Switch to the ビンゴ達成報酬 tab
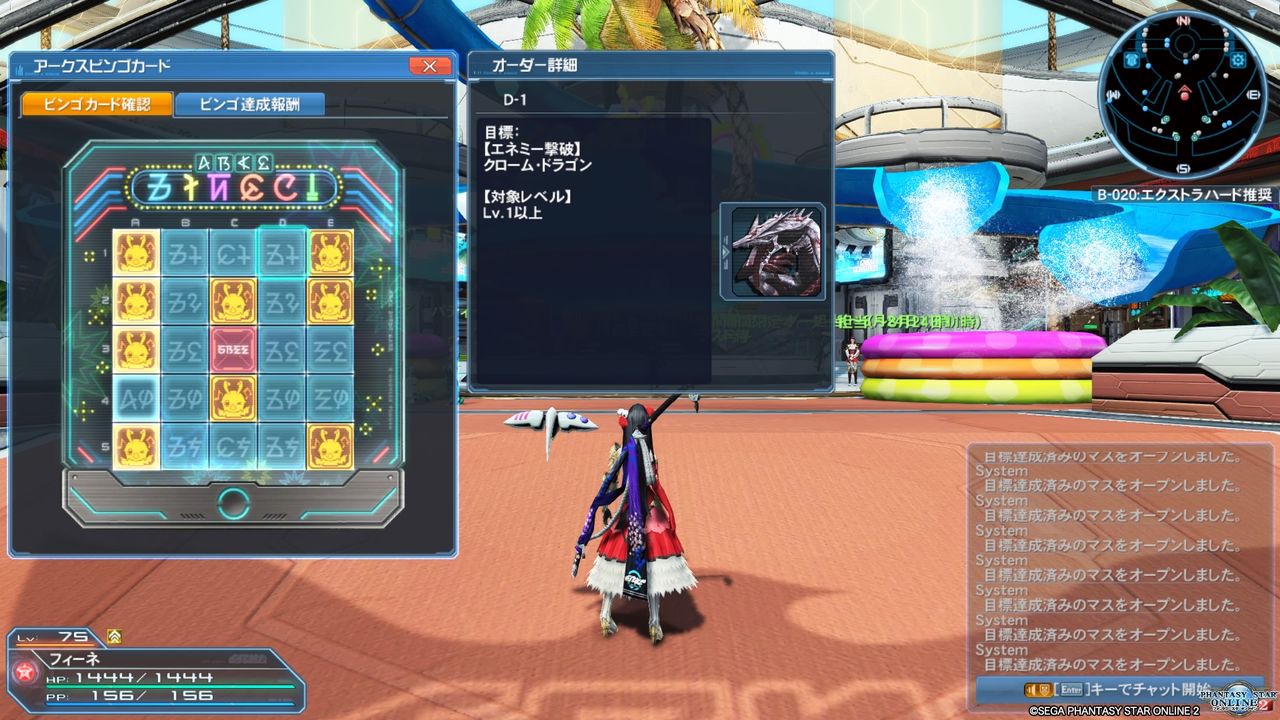This screenshot has width=1280, height=720. tap(251, 103)
